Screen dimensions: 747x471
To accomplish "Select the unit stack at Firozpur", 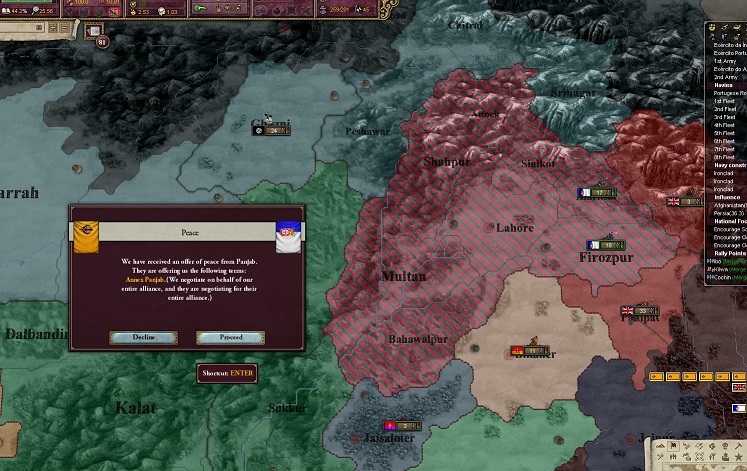I will (607, 243).
